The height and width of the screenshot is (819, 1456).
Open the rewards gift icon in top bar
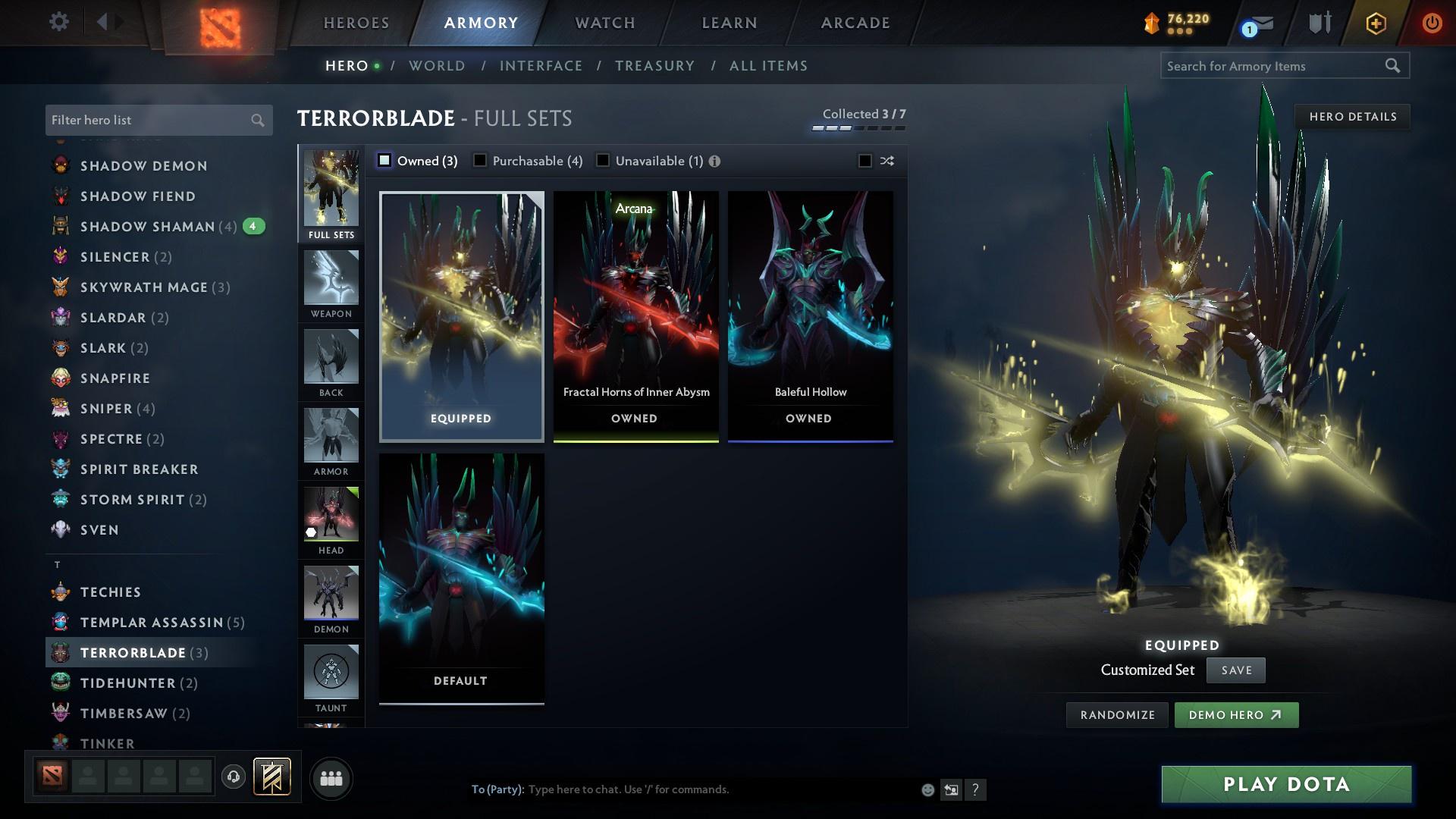coord(1376,22)
